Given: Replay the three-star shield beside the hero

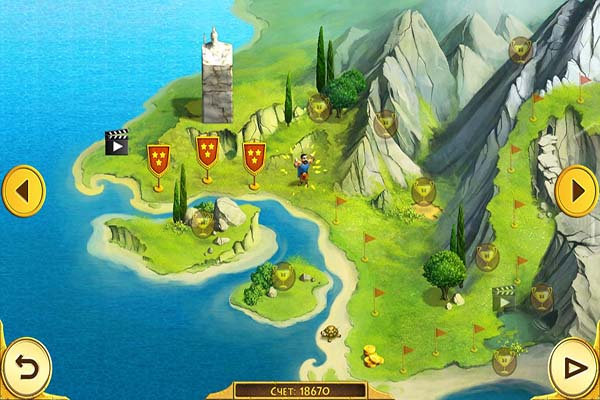Looking at the screenshot, I should pos(254,156).
